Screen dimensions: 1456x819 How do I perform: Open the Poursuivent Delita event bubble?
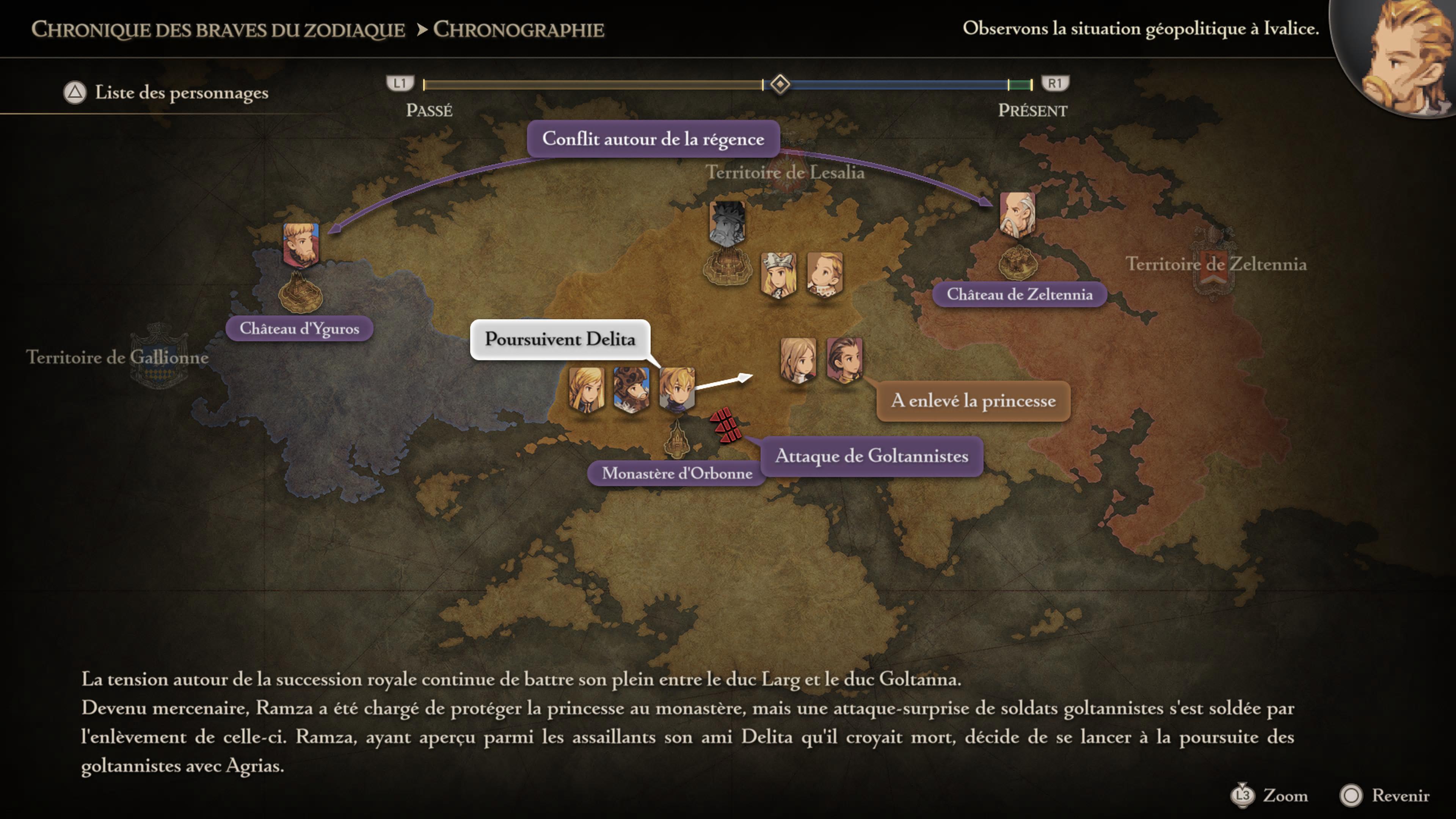click(x=560, y=339)
